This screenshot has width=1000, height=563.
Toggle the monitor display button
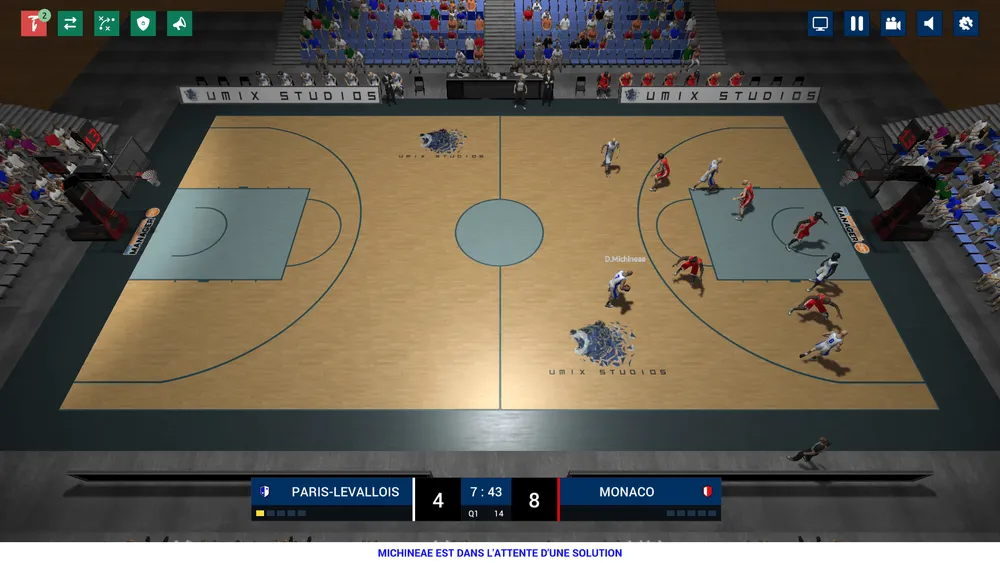820,23
